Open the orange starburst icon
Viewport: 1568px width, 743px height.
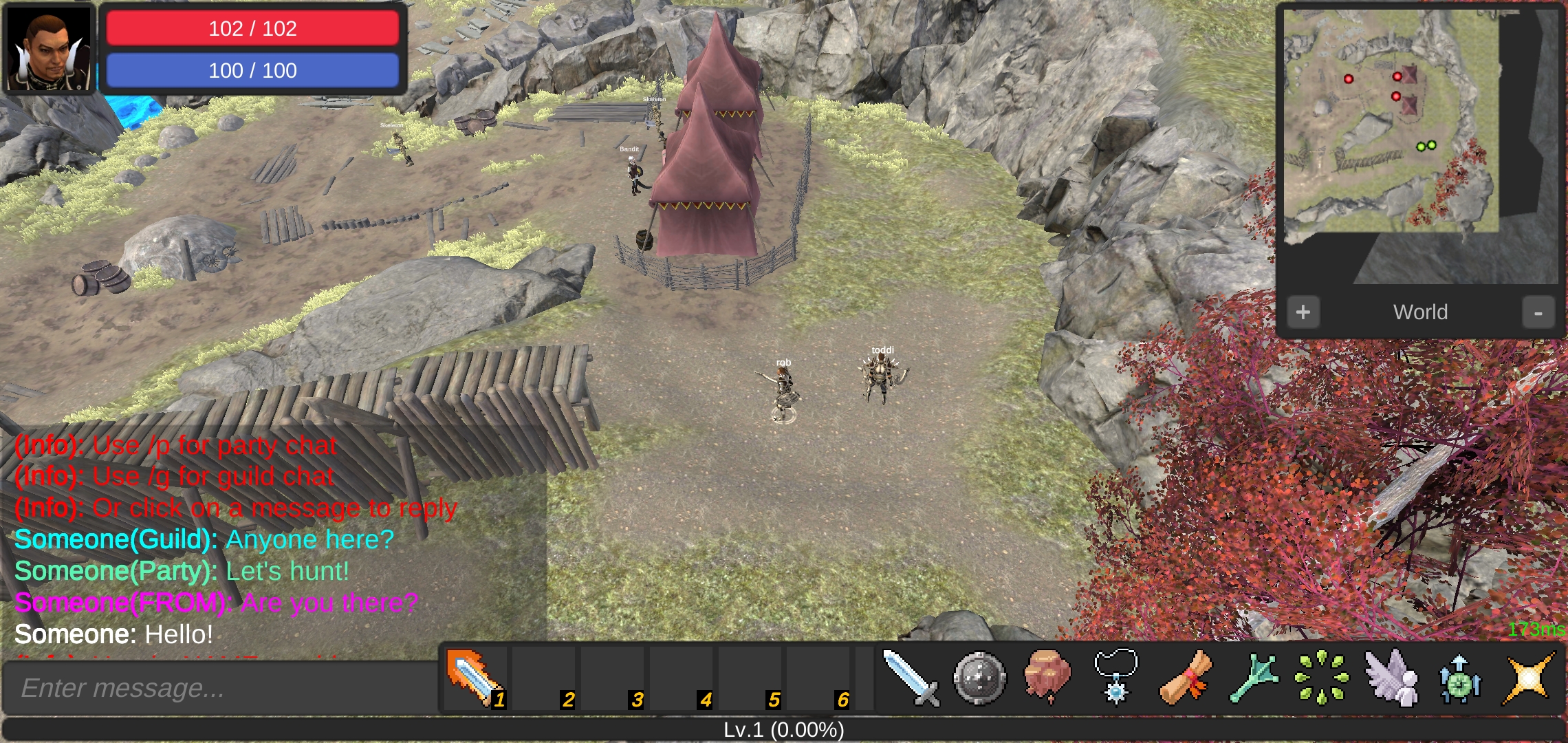(x=1528, y=679)
